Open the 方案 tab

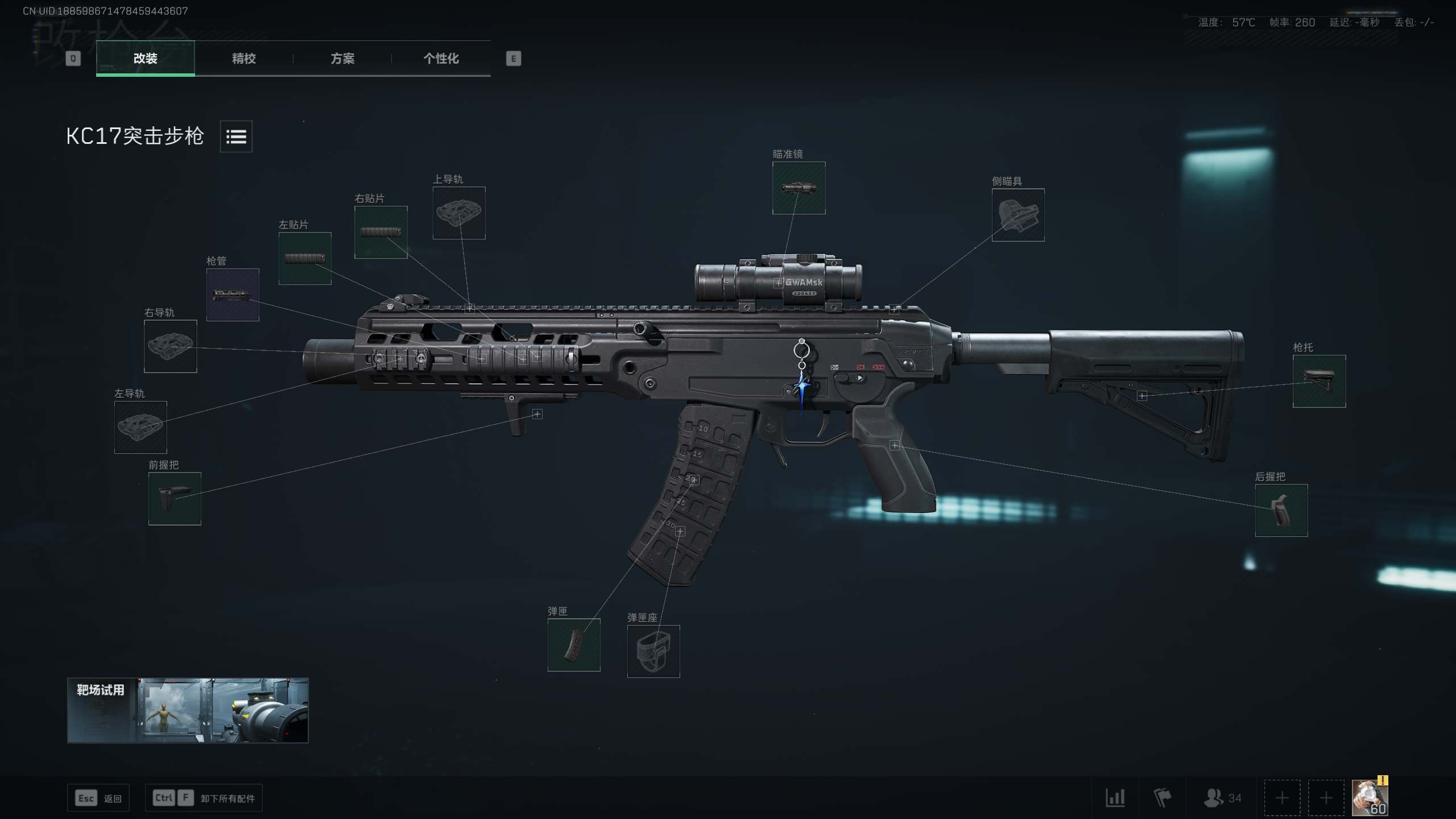(342, 59)
